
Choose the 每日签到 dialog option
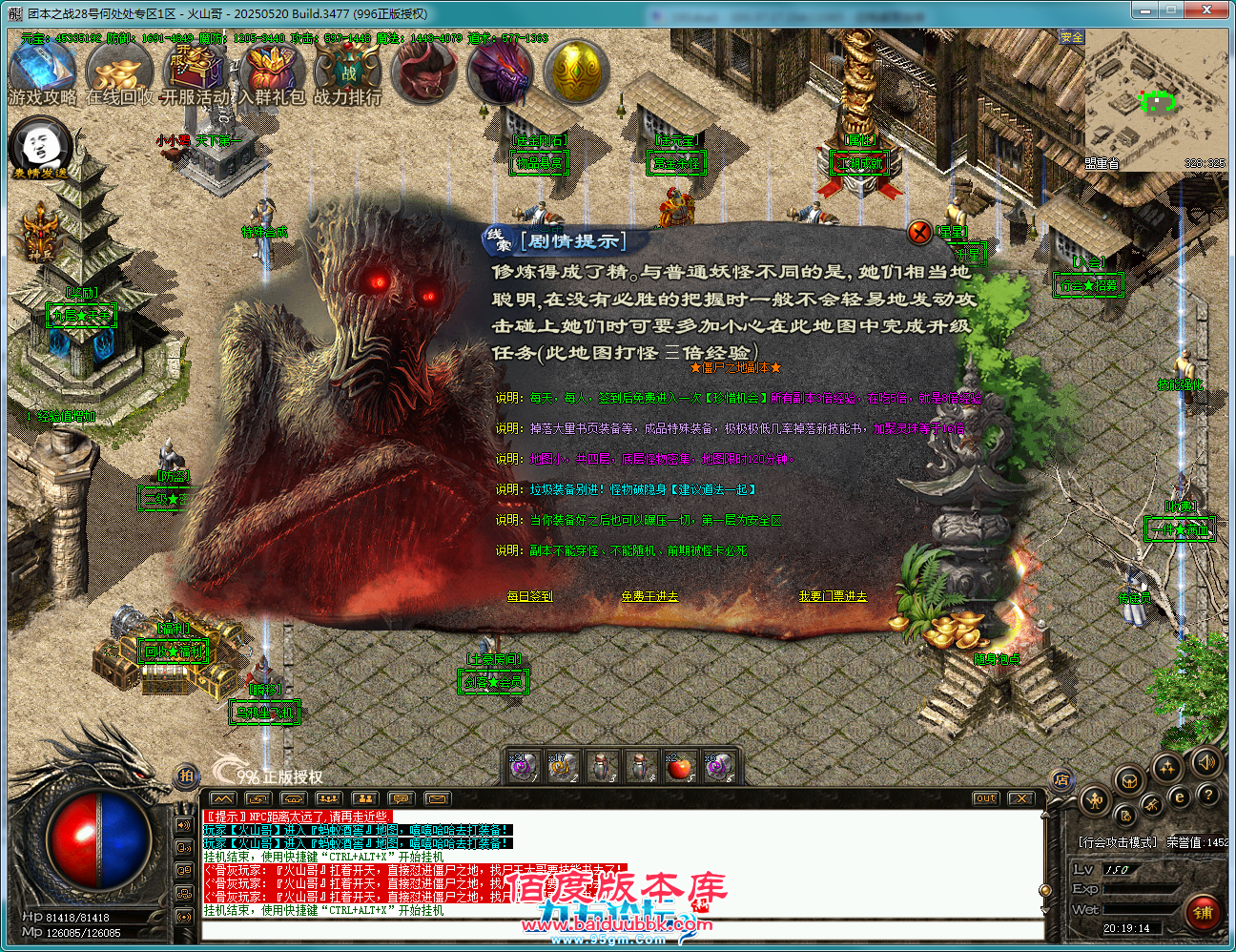(x=529, y=596)
